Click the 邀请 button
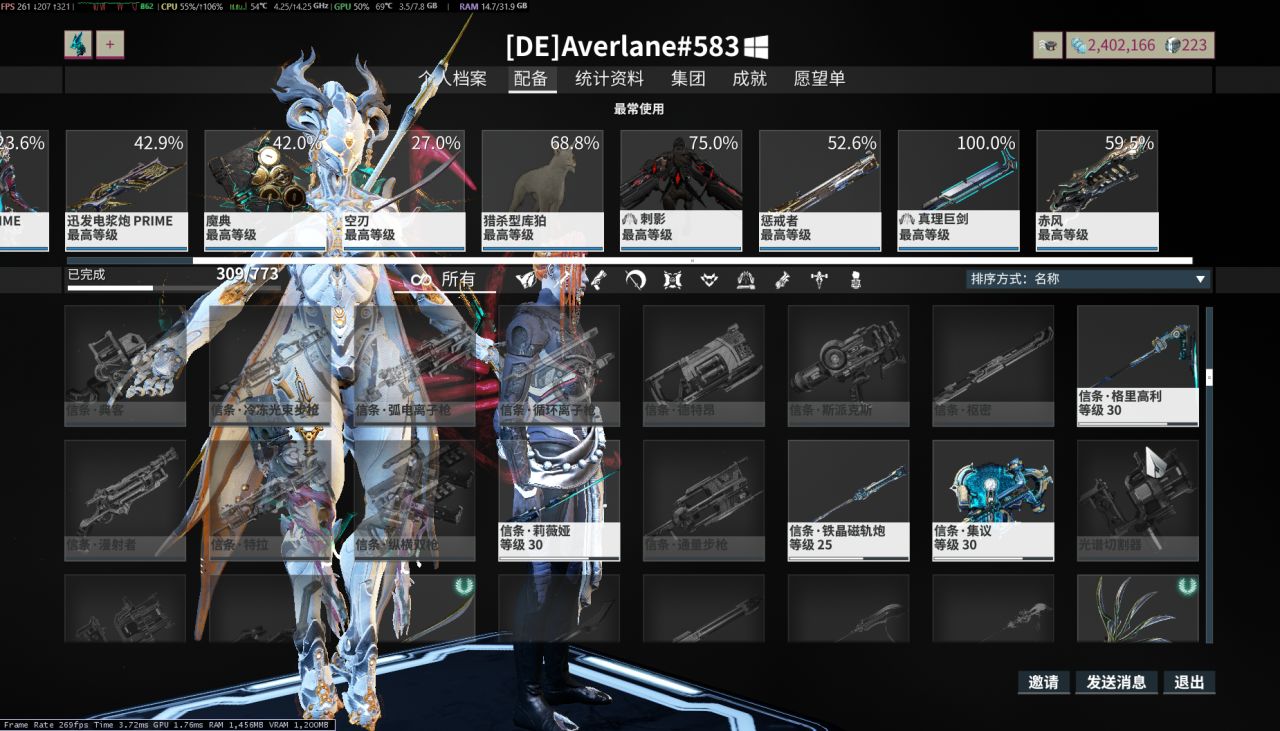Viewport: 1280px width, 731px height. pos(1043,682)
